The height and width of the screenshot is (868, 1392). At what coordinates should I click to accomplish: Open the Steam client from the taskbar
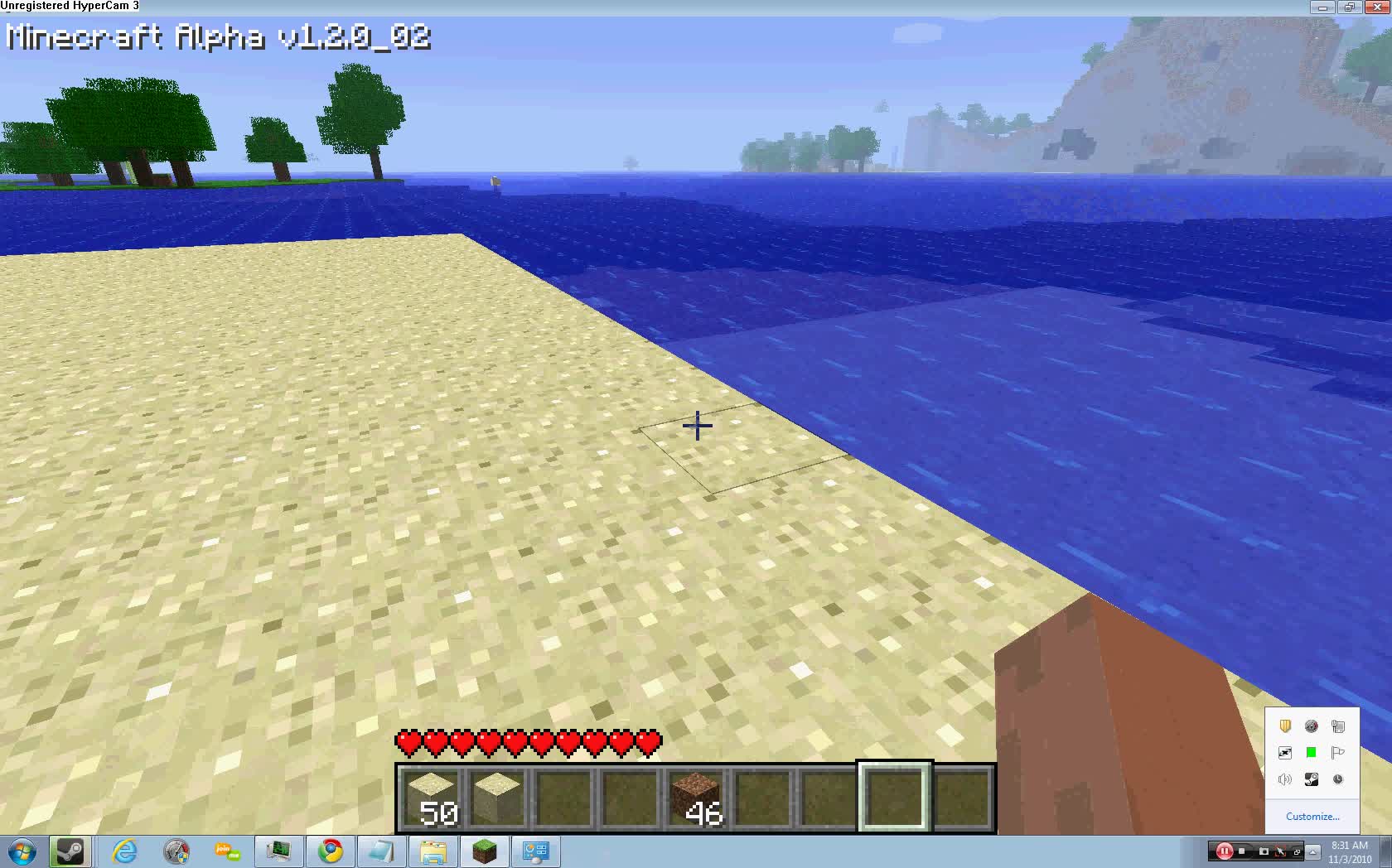[71, 851]
